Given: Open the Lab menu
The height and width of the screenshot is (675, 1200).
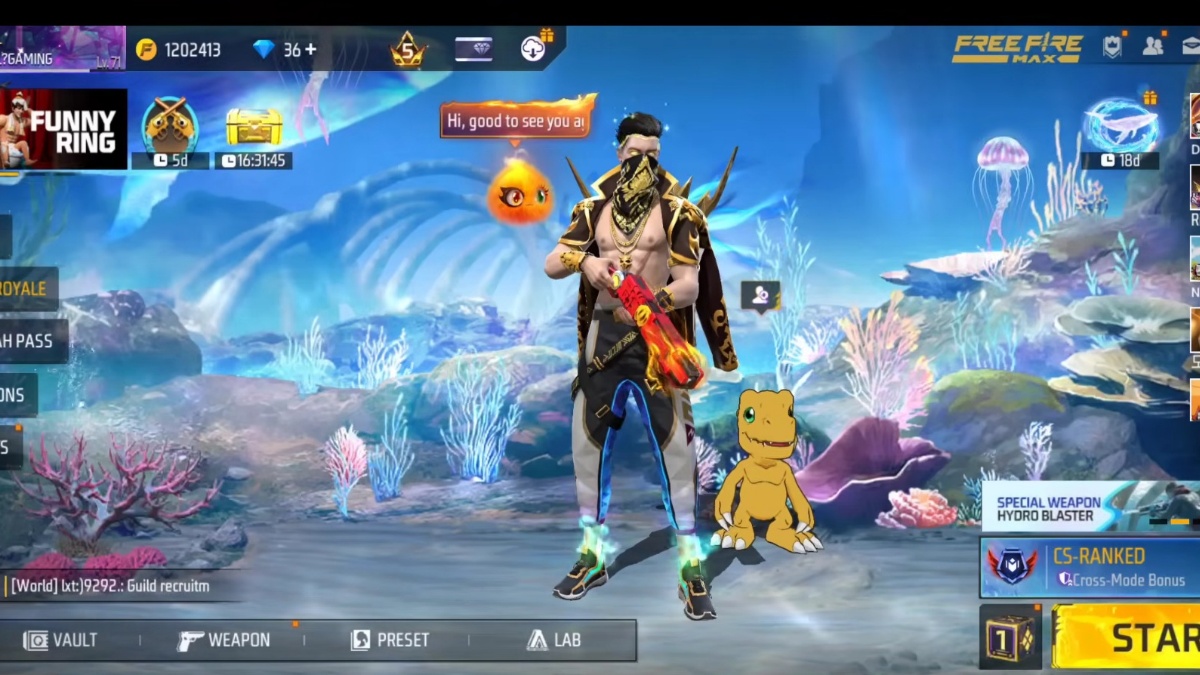Looking at the screenshot, I should point(553,640).
